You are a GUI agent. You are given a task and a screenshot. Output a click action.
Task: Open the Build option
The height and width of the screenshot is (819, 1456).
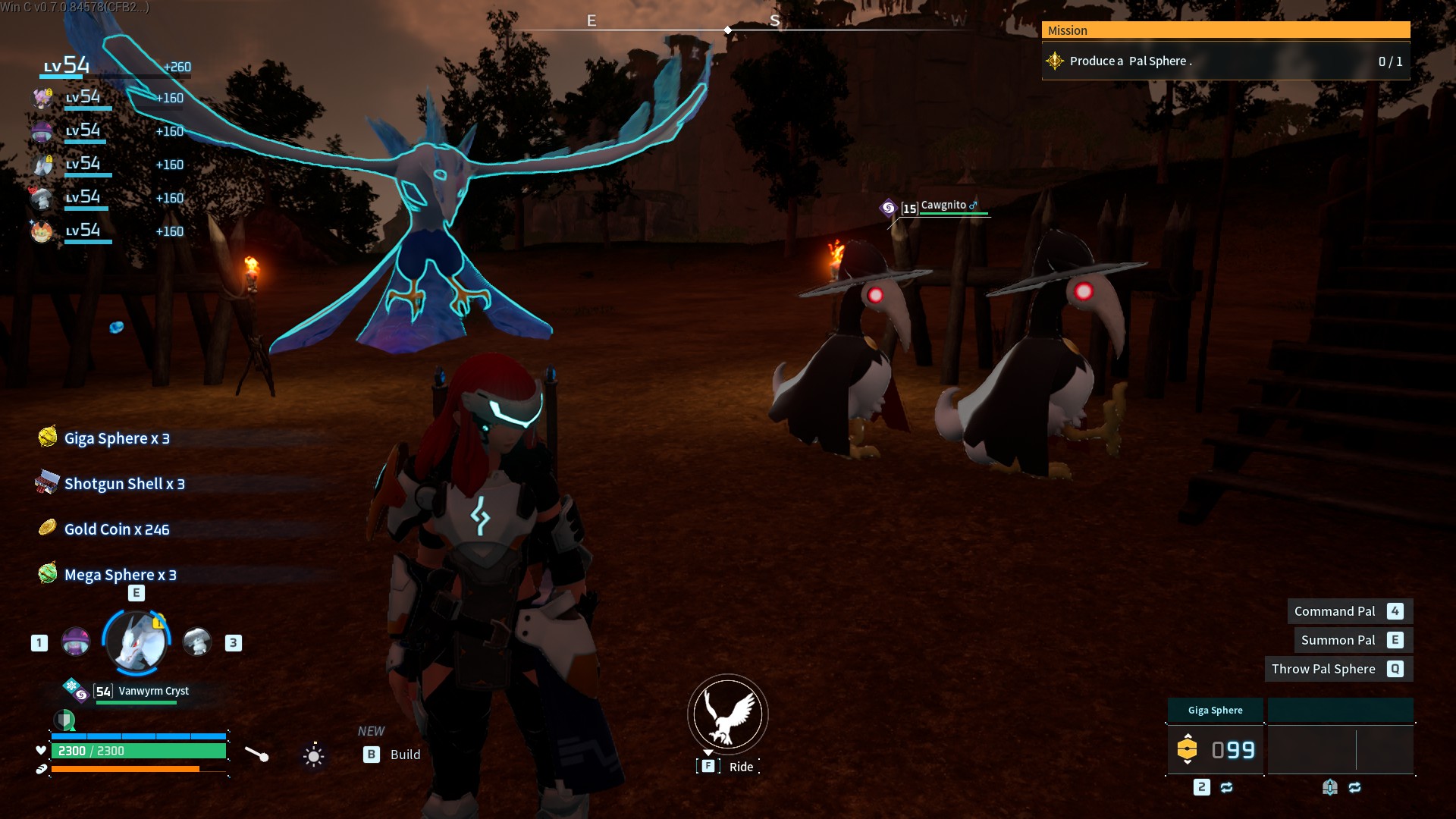tap(404, 755)
